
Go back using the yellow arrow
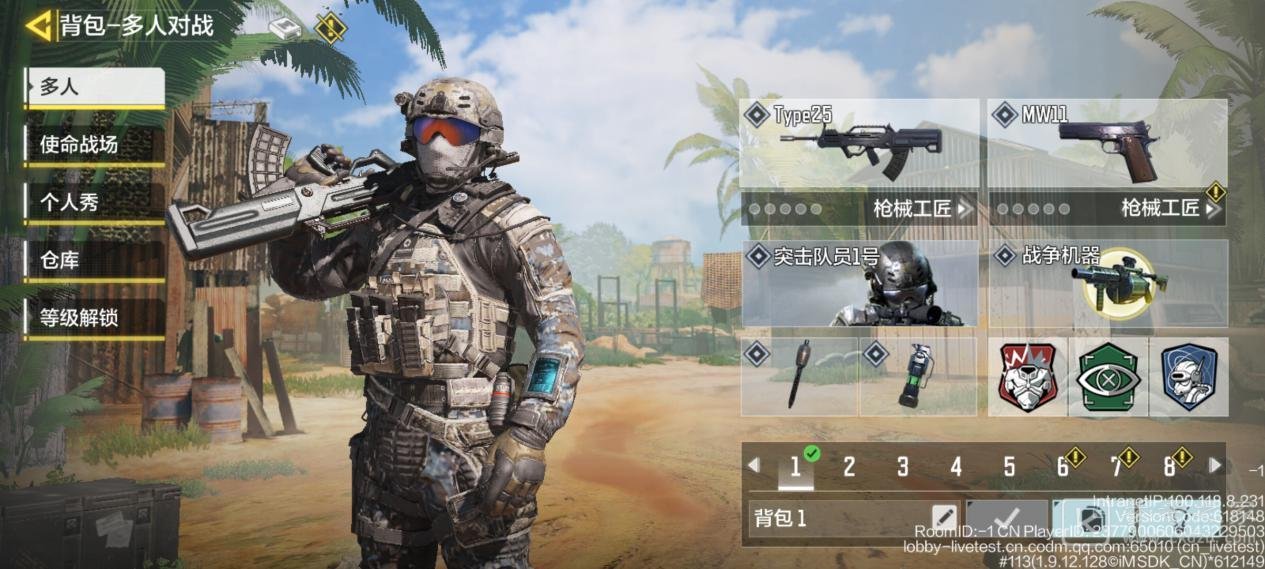pos(39,26)
